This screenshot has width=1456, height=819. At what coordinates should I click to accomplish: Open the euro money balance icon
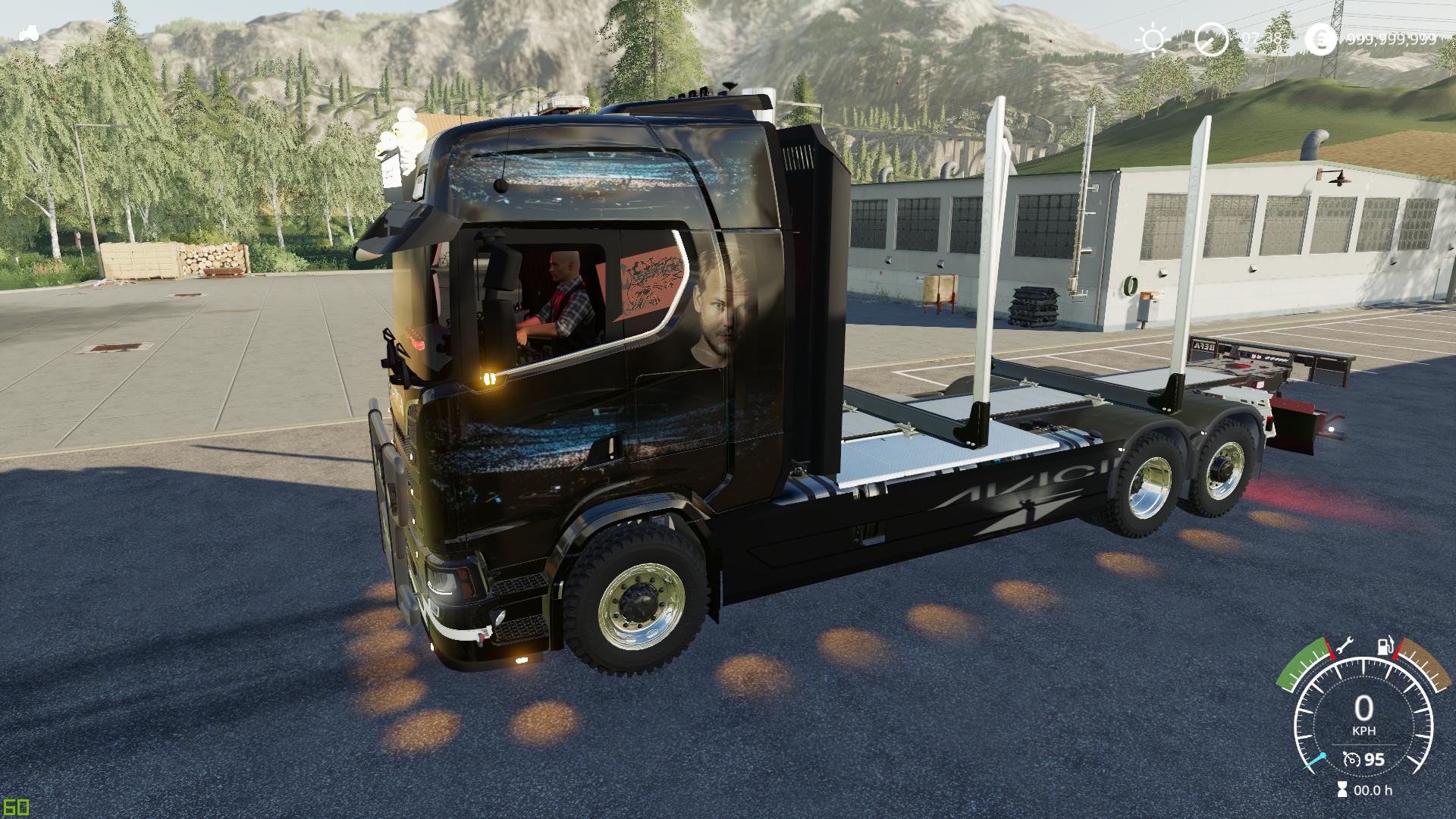(1322, 39)
